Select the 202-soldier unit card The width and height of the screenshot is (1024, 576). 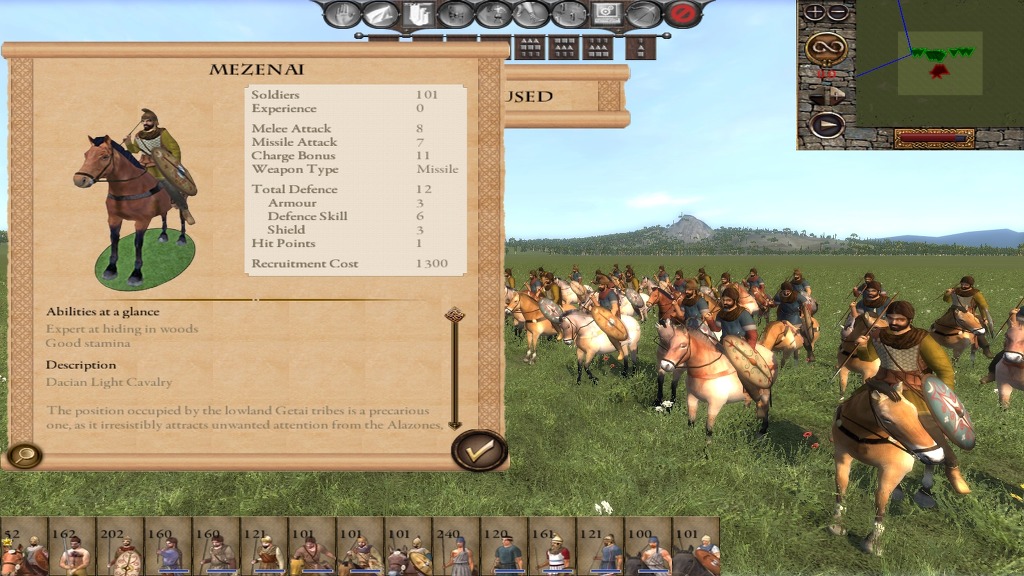[120, 547]
